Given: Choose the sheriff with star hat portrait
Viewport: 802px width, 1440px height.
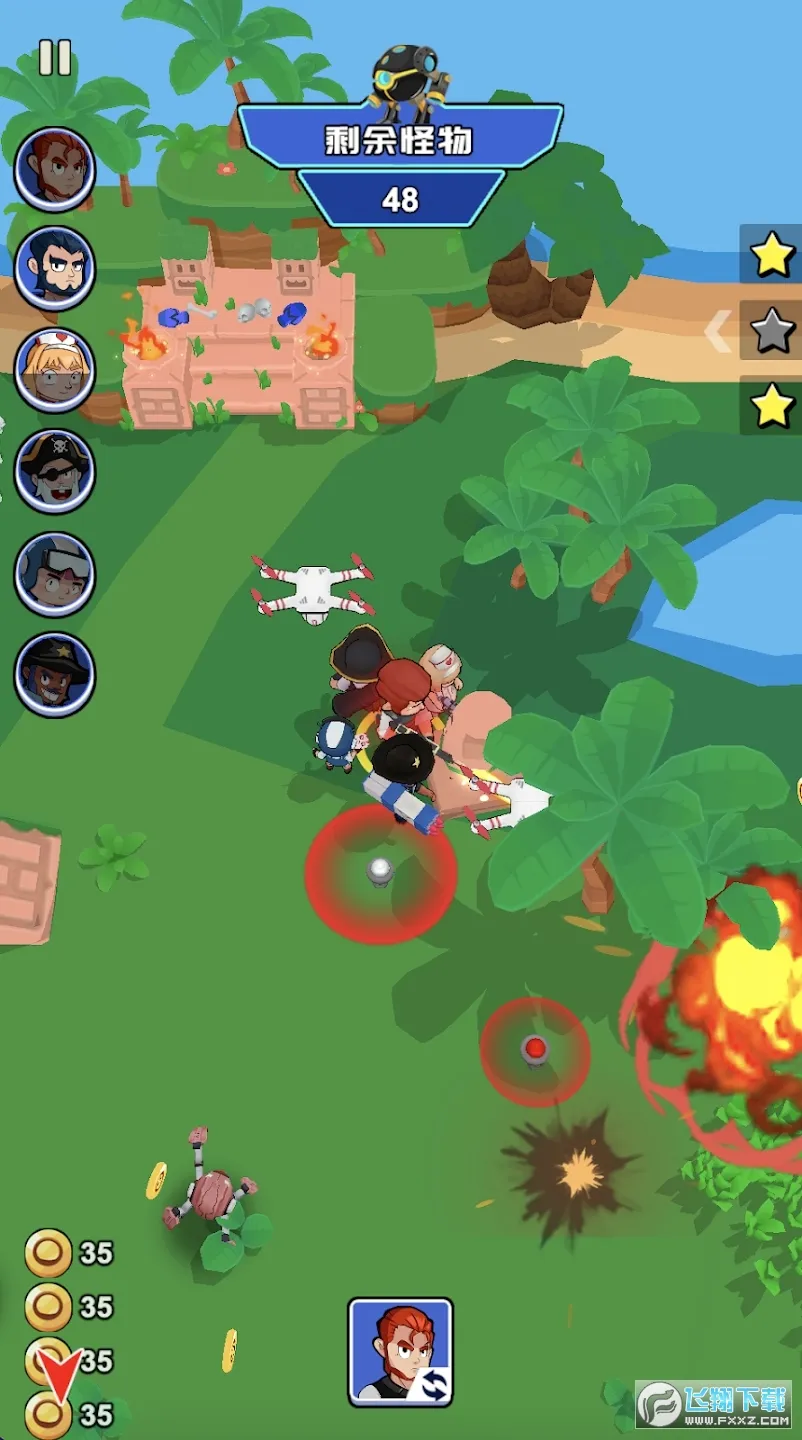Looking at the screenshot, I should click(55, 674).
